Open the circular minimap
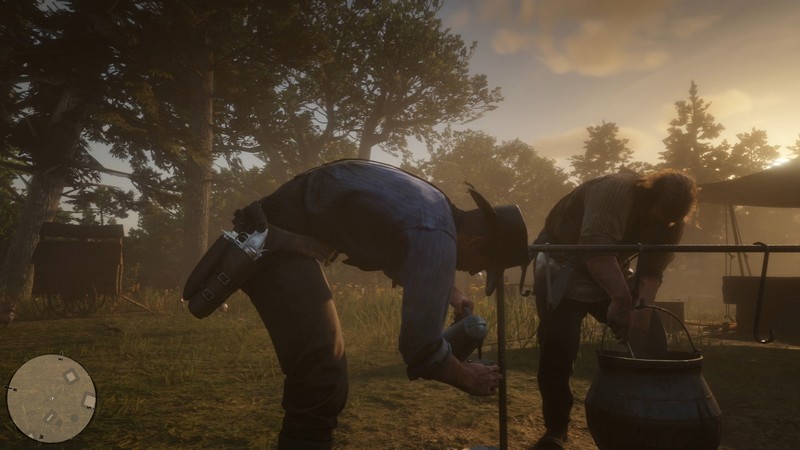800x450 pixels. 51,398
